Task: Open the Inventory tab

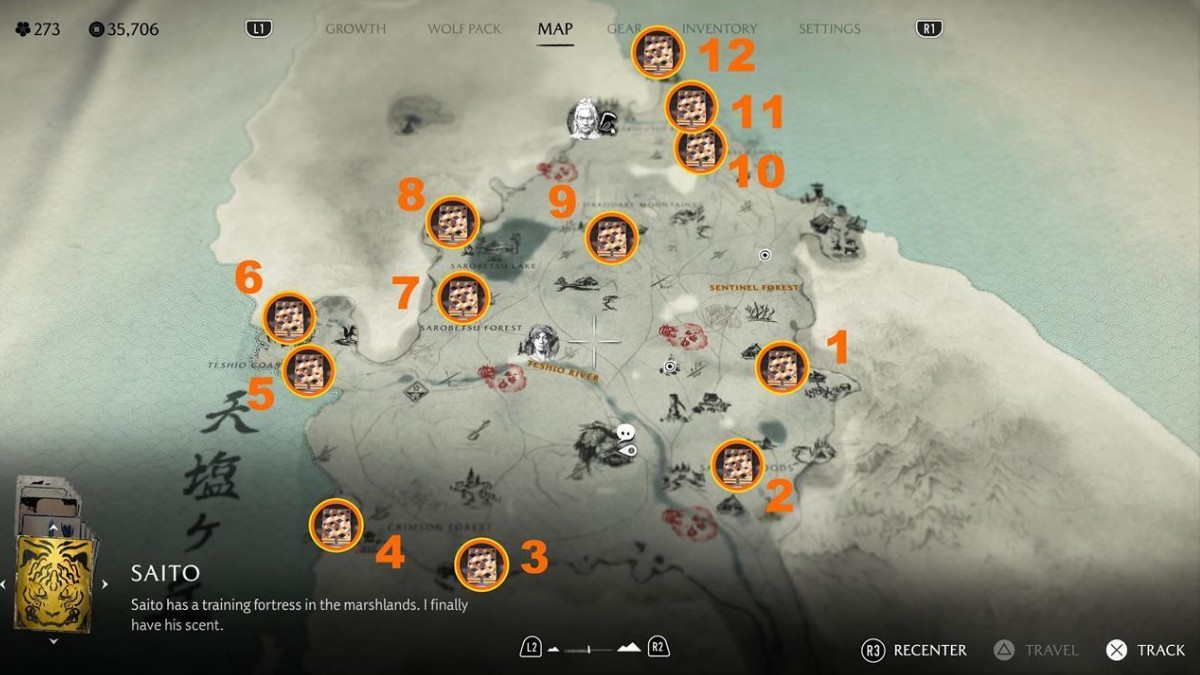Action: point(720,29)
